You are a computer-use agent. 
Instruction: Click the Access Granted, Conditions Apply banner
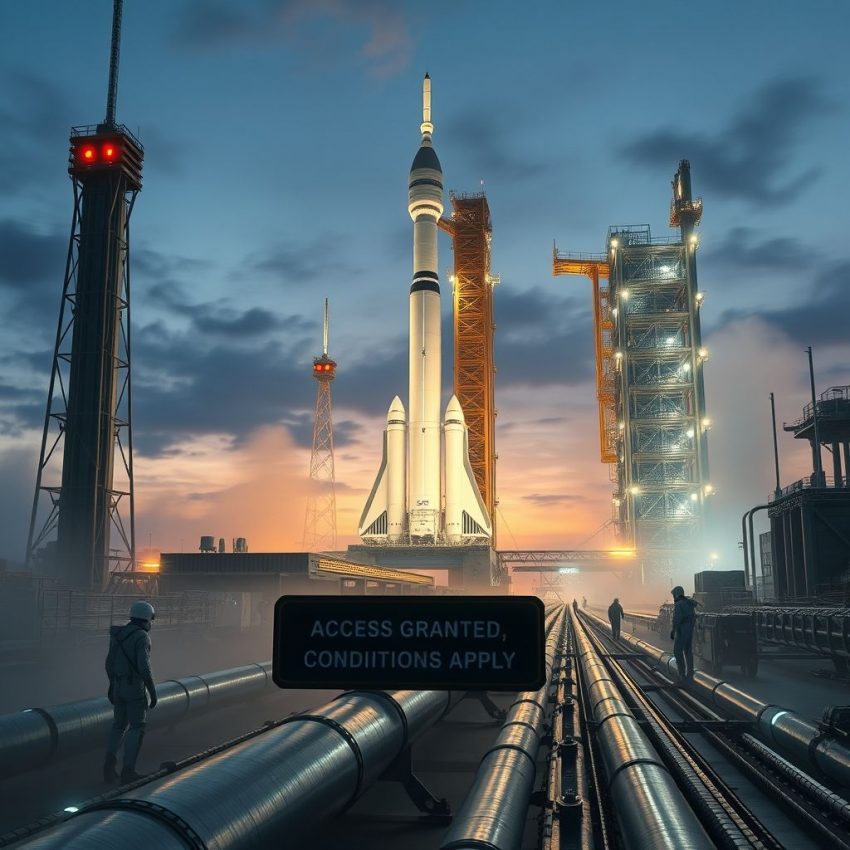[x=409, y=643]
